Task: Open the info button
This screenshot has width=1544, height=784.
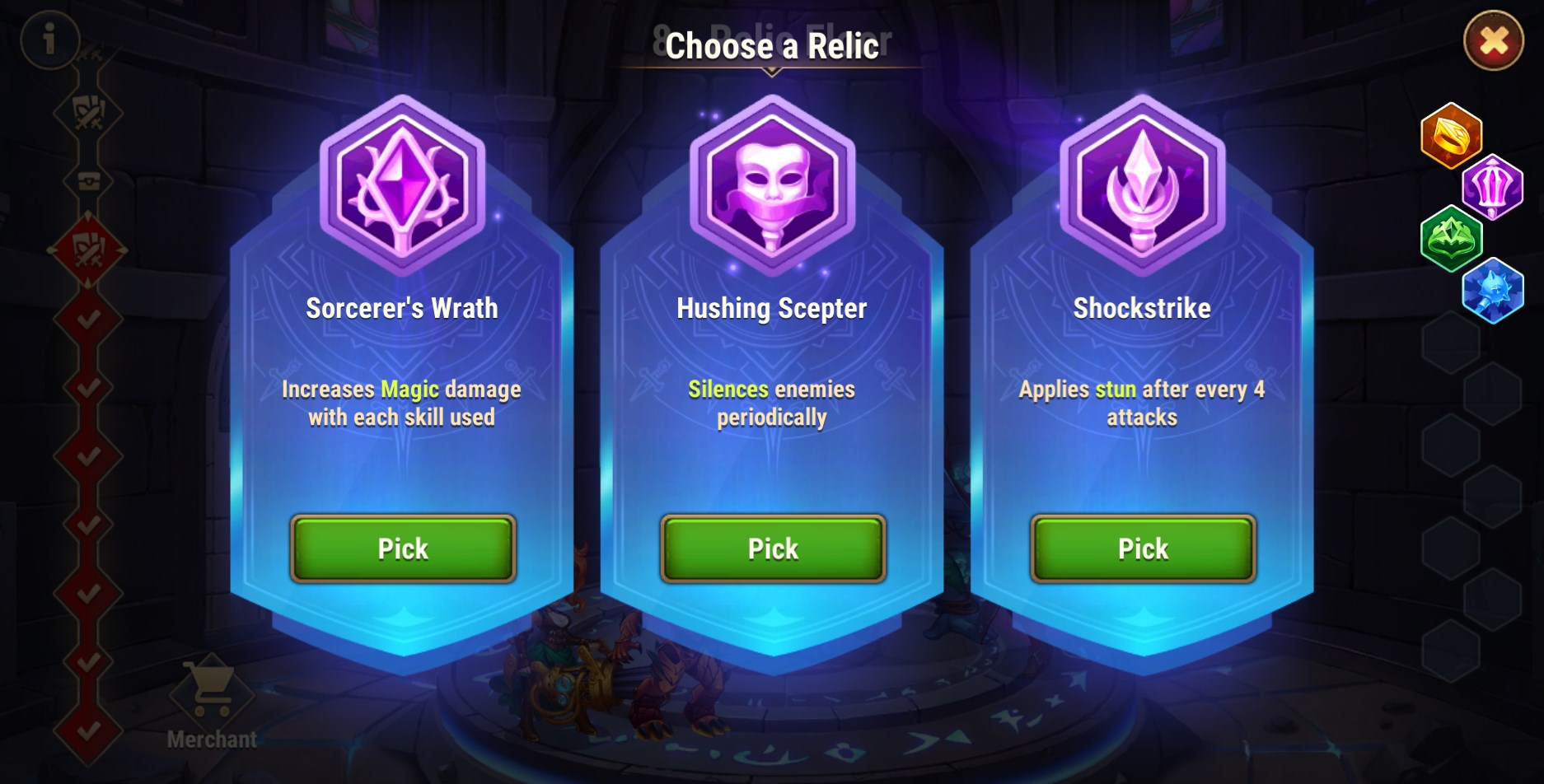Action: tap(49, 39)
